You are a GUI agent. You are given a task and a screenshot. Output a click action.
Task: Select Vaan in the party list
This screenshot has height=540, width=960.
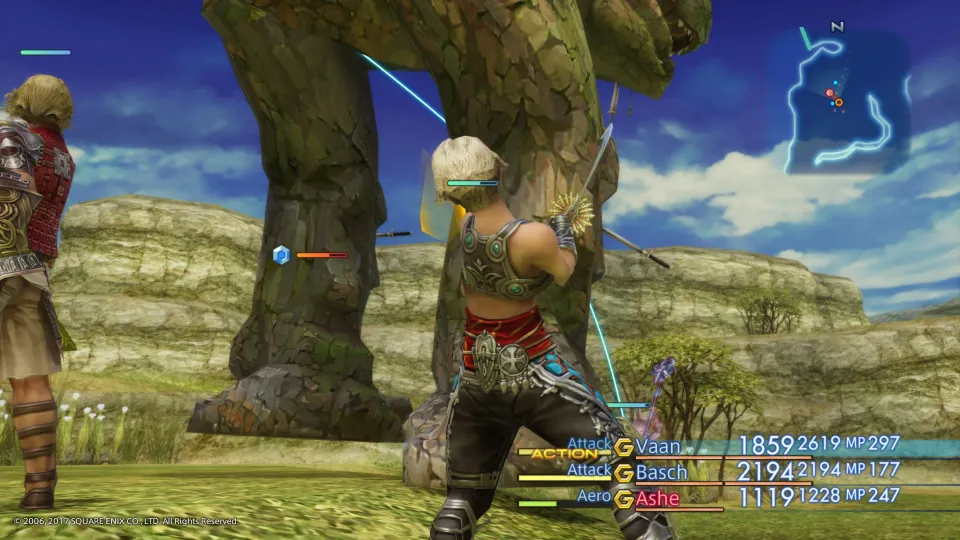pos(663,446)
